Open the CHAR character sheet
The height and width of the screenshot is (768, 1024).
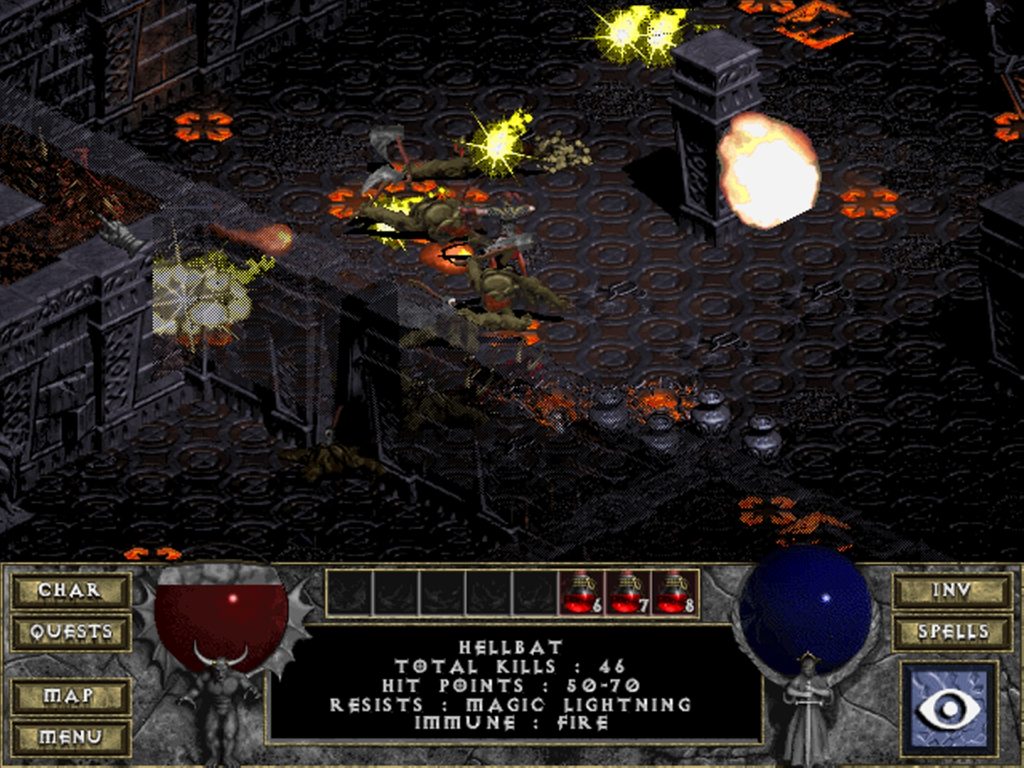tap(70, 590)
